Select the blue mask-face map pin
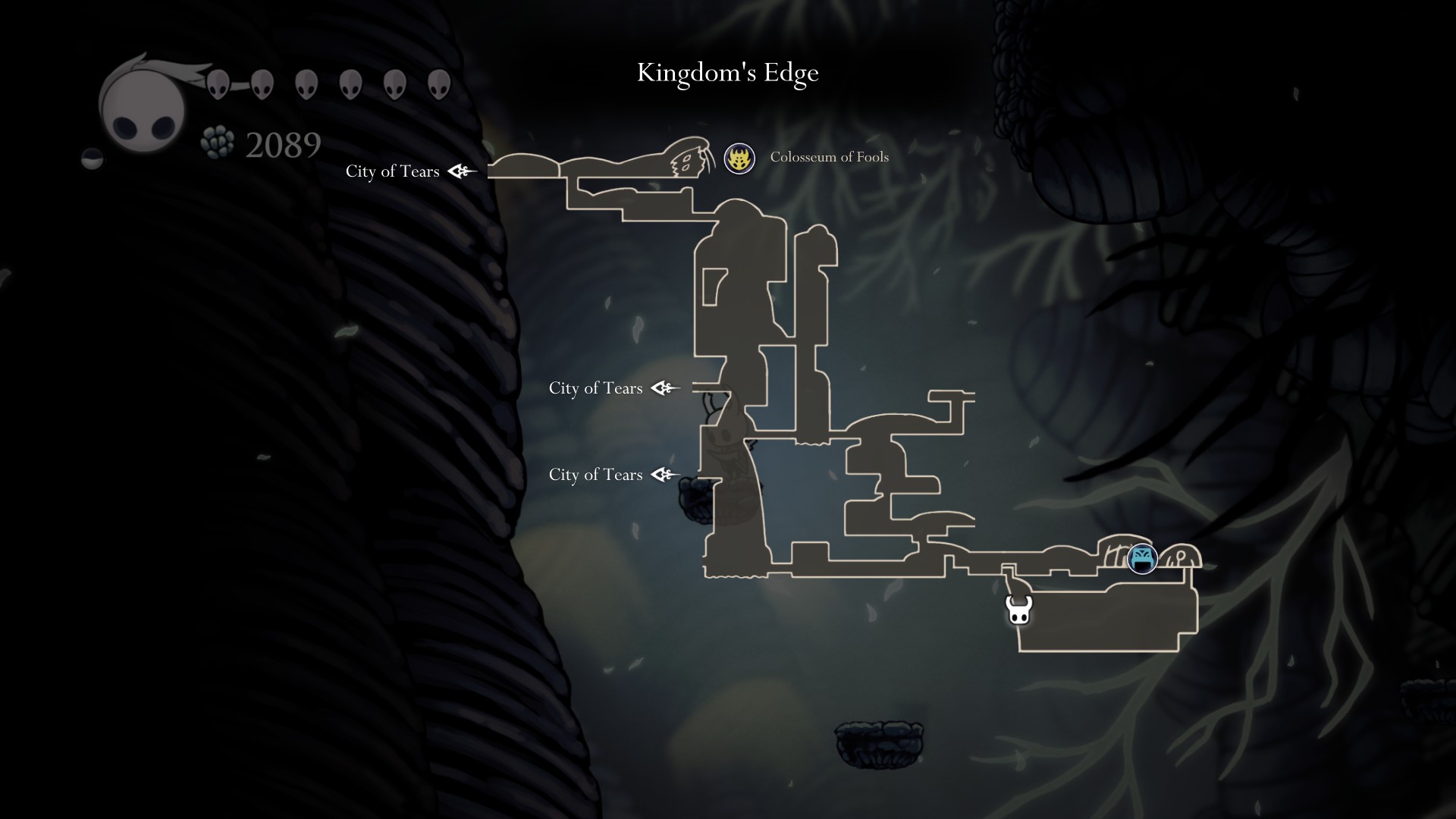This screenshot has width=1456, height=819. coord(1142,559)
